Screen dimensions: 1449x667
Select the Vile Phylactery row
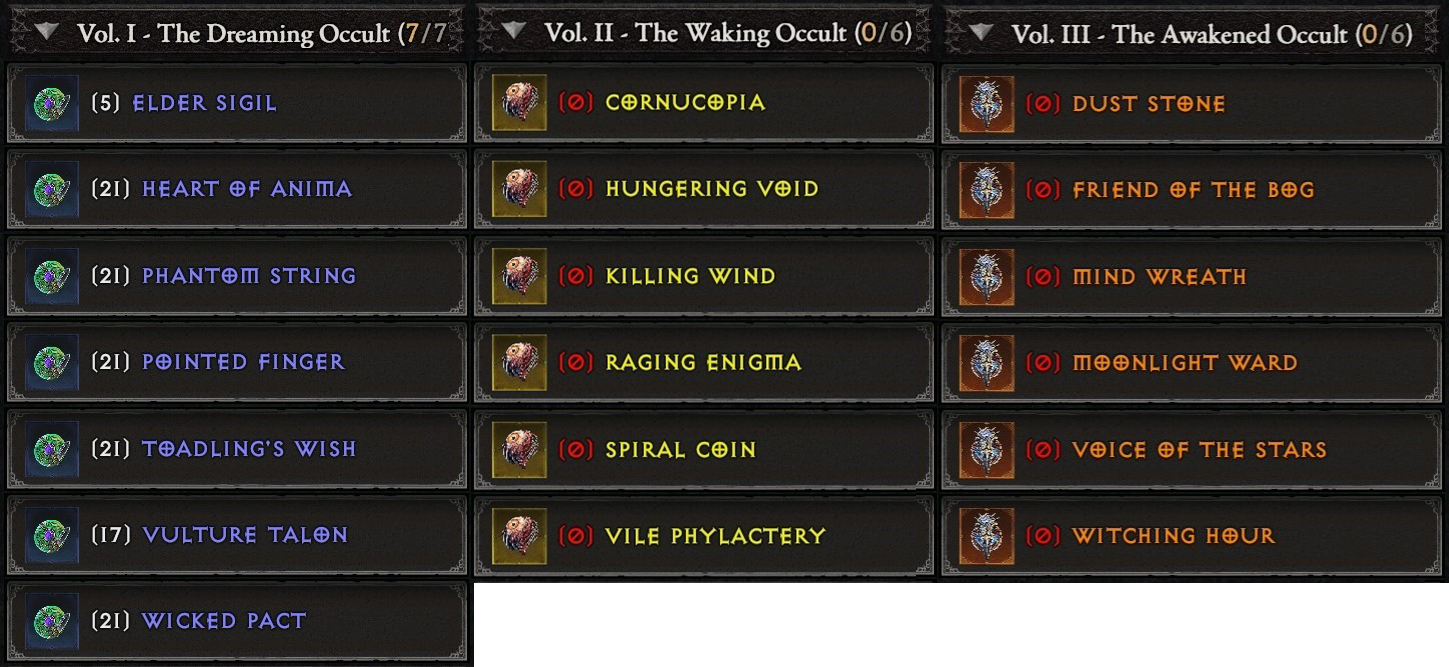click(x=703, y=536)
